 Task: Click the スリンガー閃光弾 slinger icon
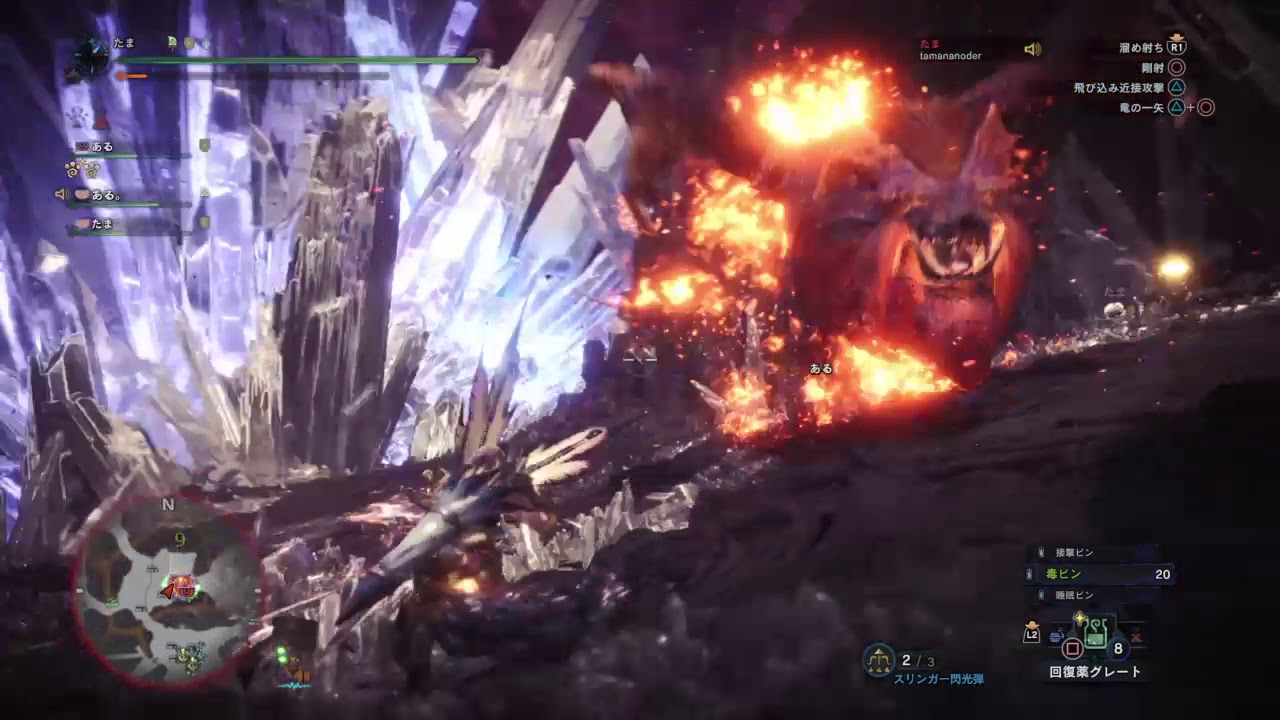click(x=878, y=658)
